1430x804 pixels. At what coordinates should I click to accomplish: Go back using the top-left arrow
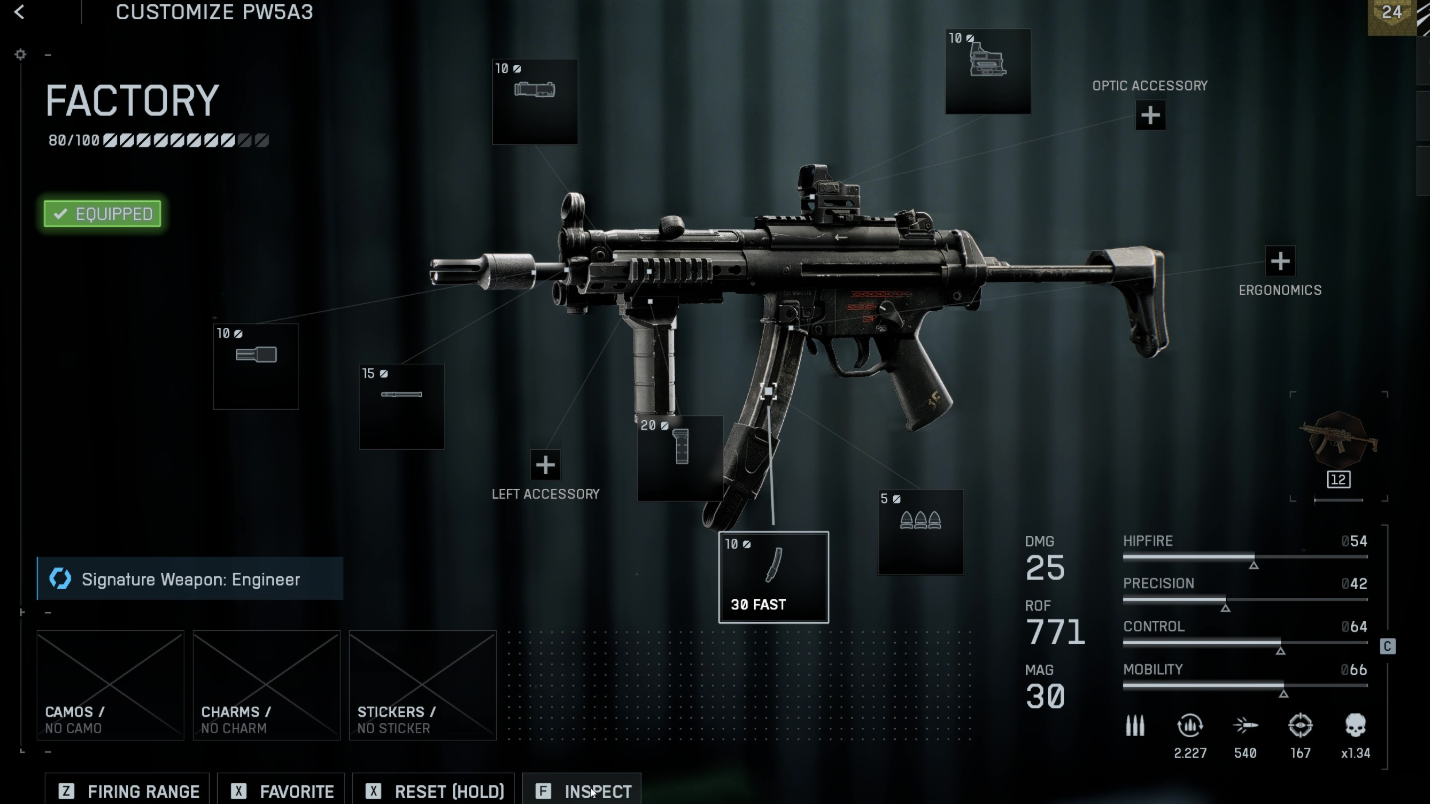(19, 13)
